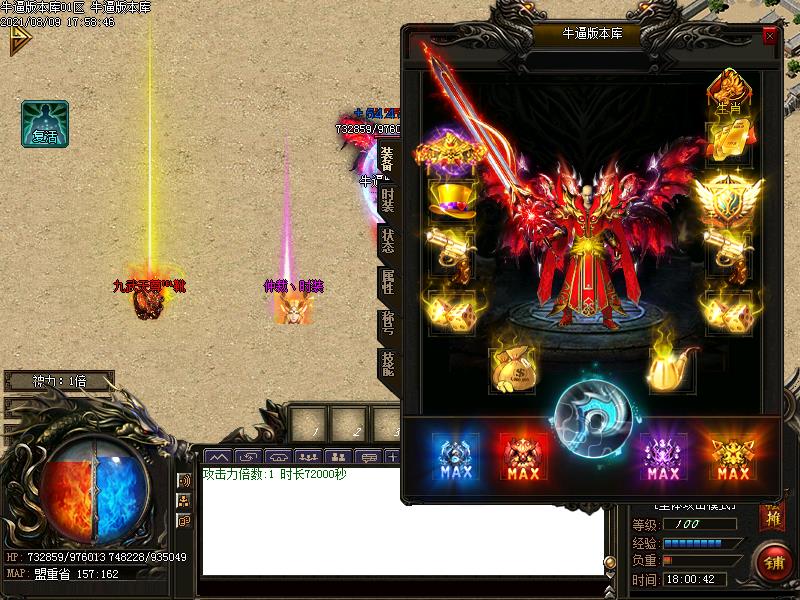Click the orange MAX emblem
The image size is (800, 600).
[x=733, y=458]
